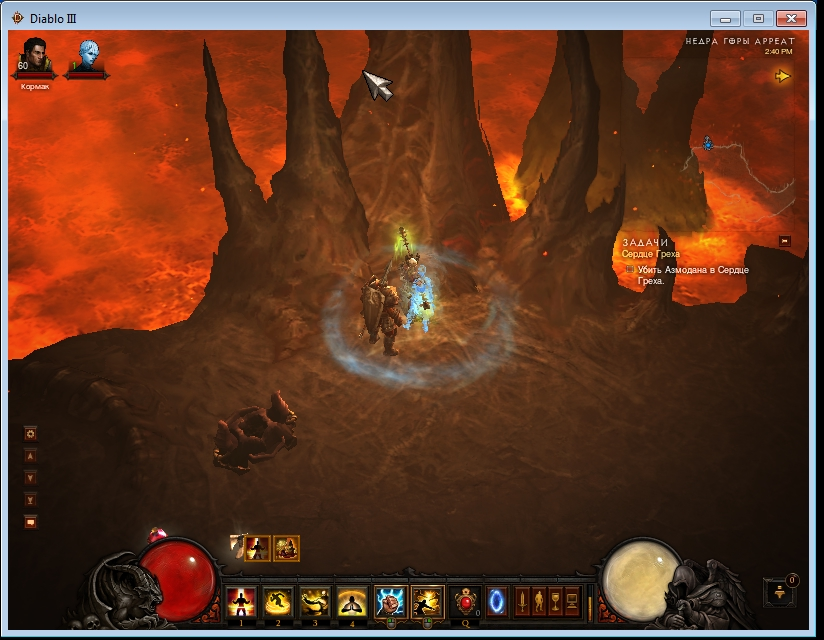Click the yellow arrow objective marker
824x640 pixels.
click(x=782, y=76)
